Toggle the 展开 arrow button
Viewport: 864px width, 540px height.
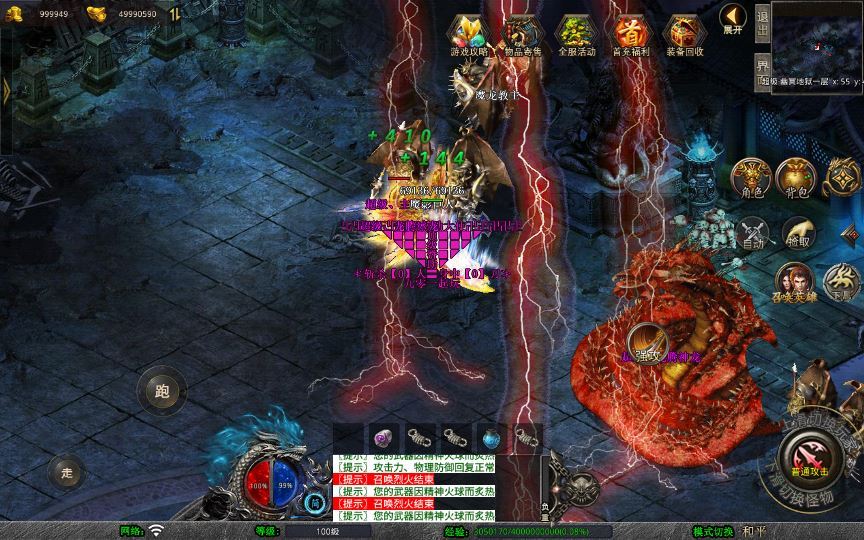click(x=733, y=18)
